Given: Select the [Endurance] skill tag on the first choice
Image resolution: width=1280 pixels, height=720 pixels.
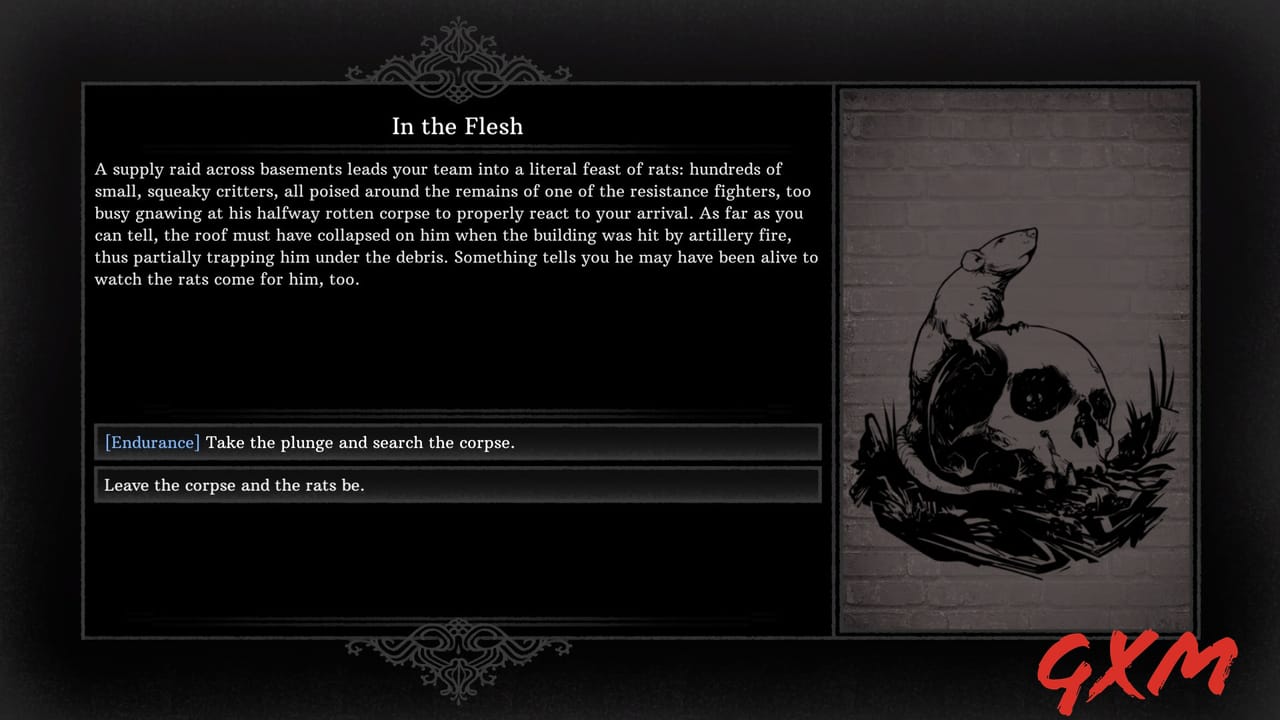Looking at the screenshot, I should click(151, 442).
